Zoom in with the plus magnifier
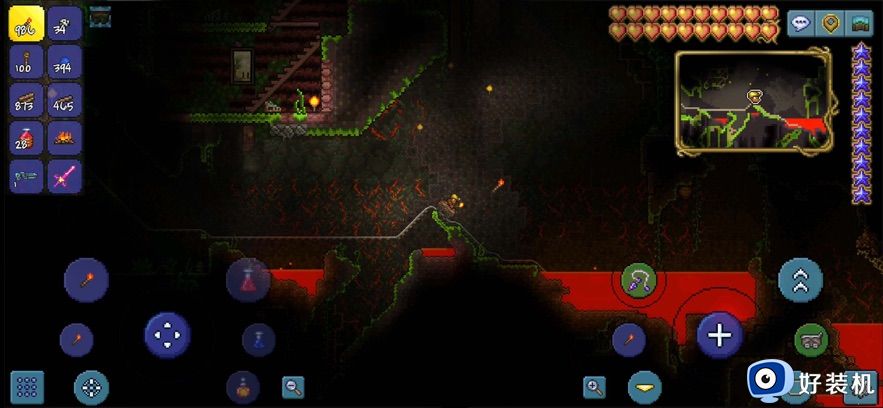The width and height of the screenshot is (883, 408). (595, 387)
